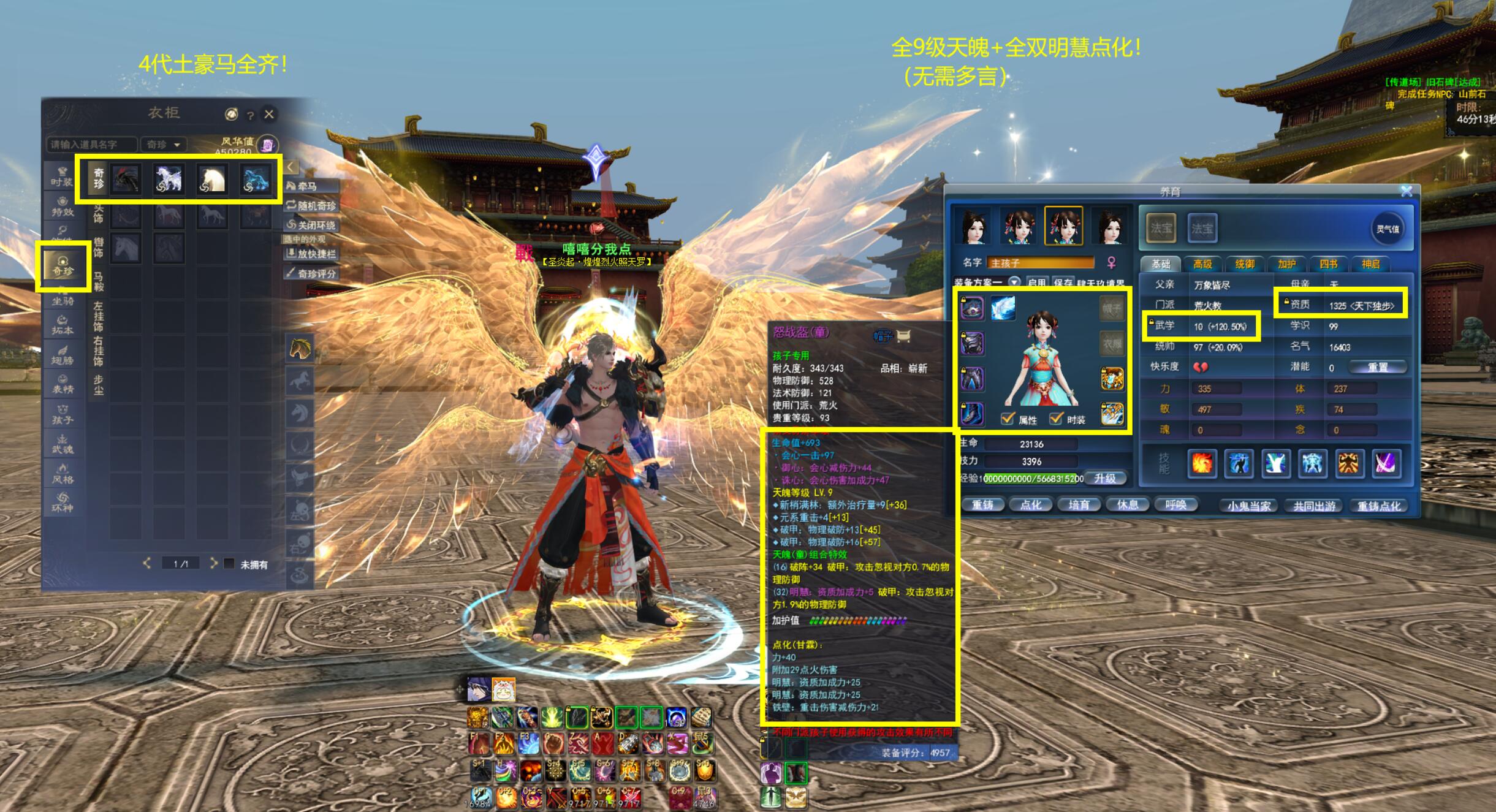Screen dimensions: 1496x812
Task: Reset potential with 重置 button
Action: 1378,367
